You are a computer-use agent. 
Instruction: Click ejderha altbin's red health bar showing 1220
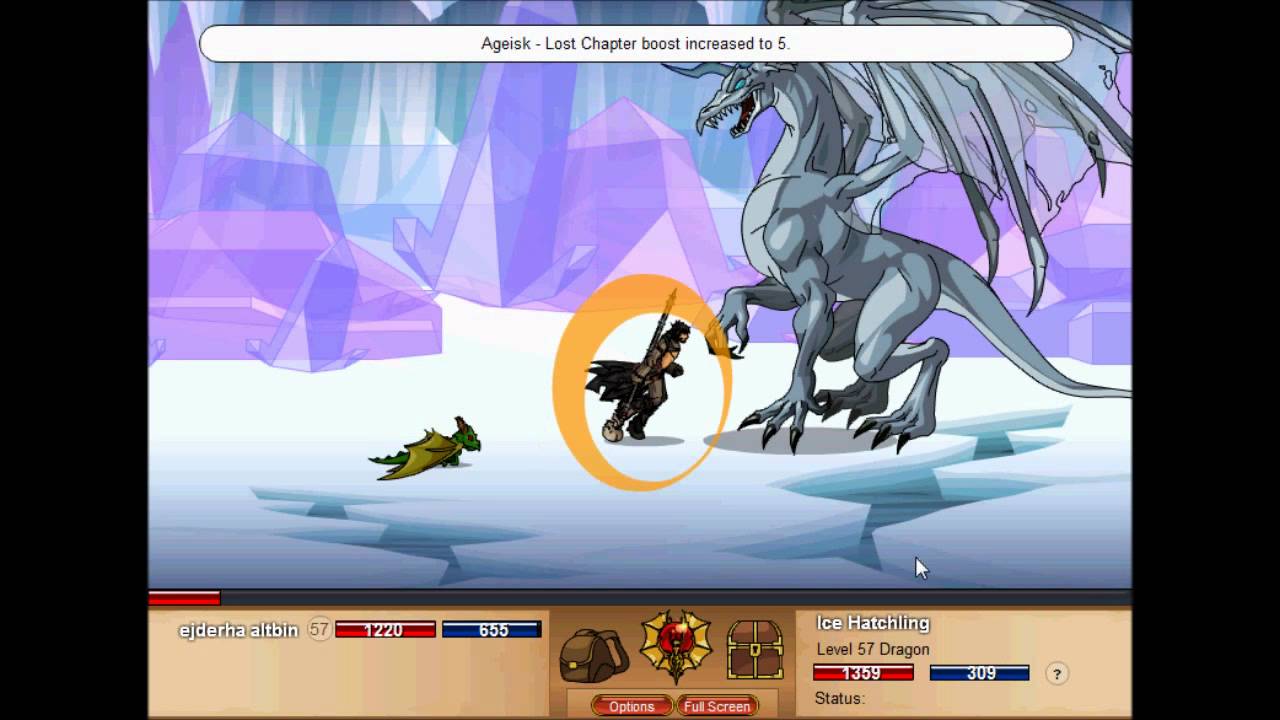pos(387,630)
